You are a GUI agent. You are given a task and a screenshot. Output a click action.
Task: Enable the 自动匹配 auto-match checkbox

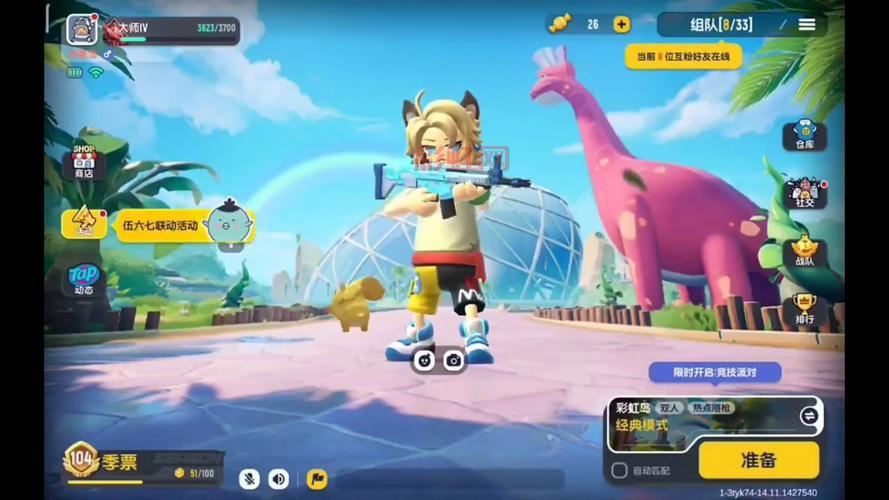pos(620,470)
